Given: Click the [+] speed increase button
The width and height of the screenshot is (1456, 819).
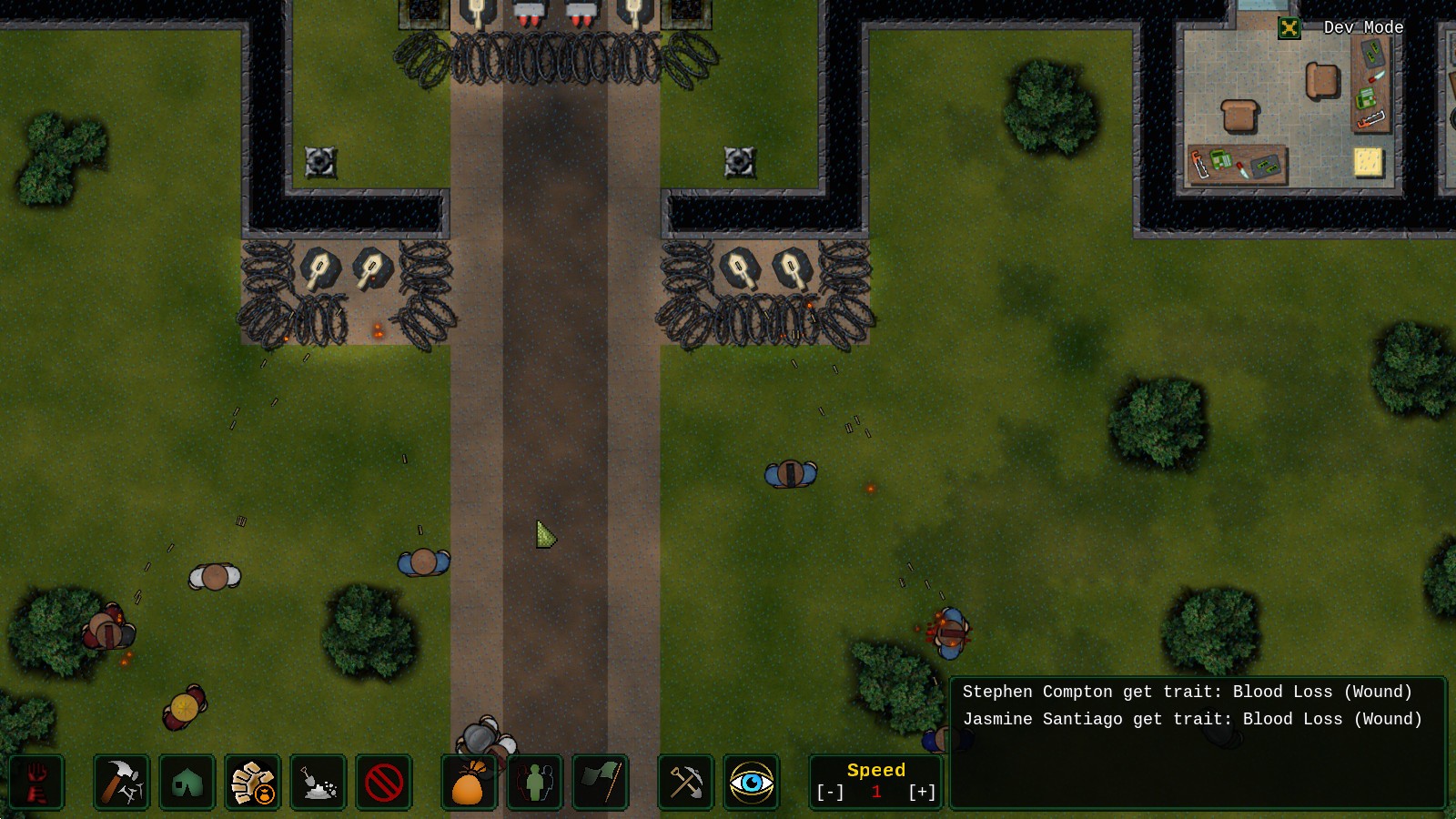Looking at the screenshot, I should (x=922, y=793).
